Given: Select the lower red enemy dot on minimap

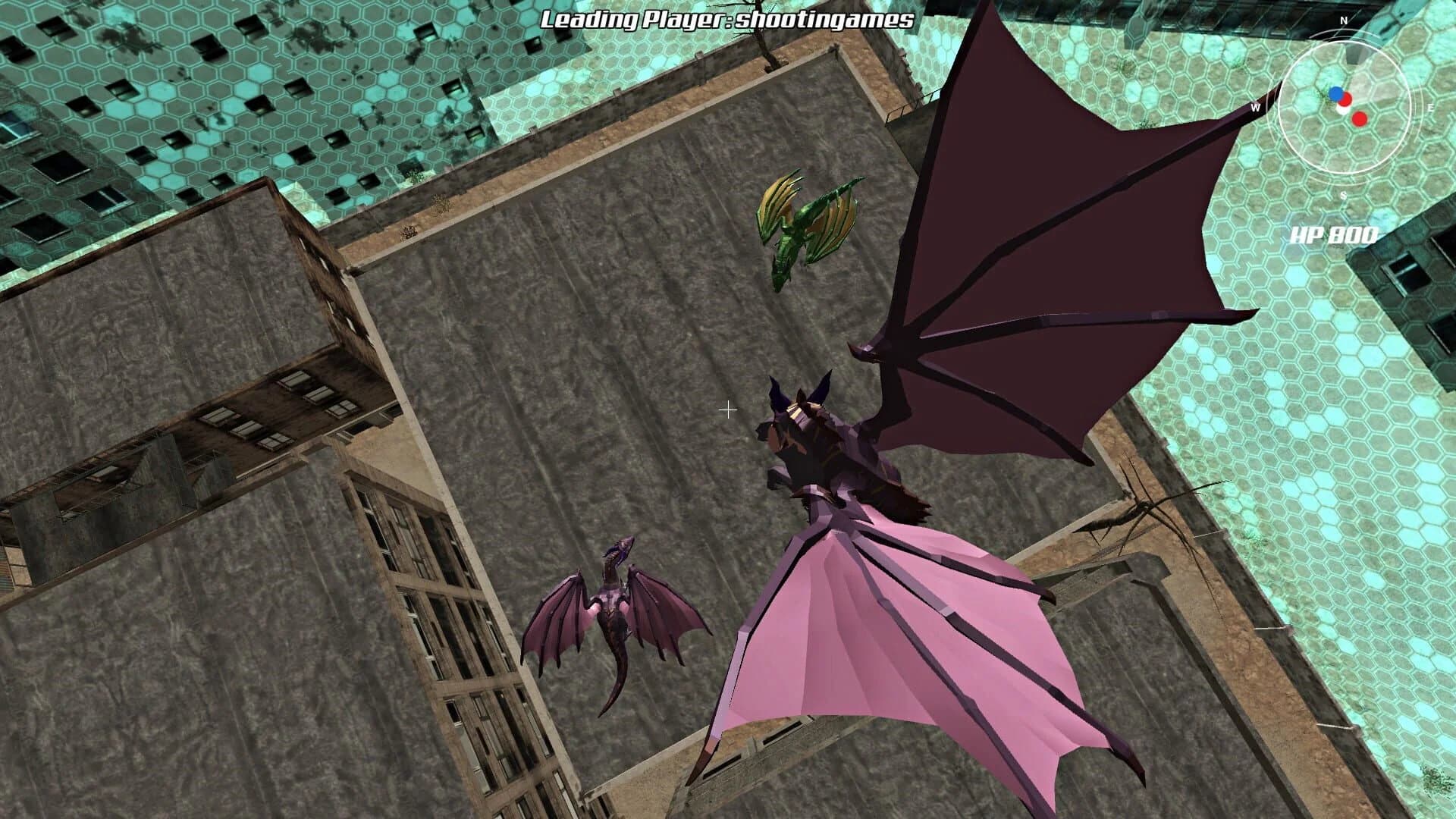Looking at the screenshot, I should click(x=1359, y=120).
